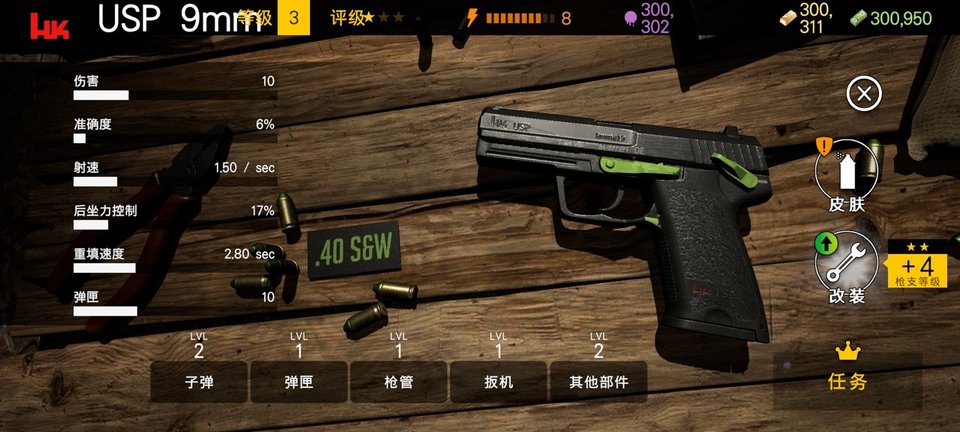This screenshot has height=432, width=960.
Task: Tap the purple token currency counter
Action: [649, 17]
